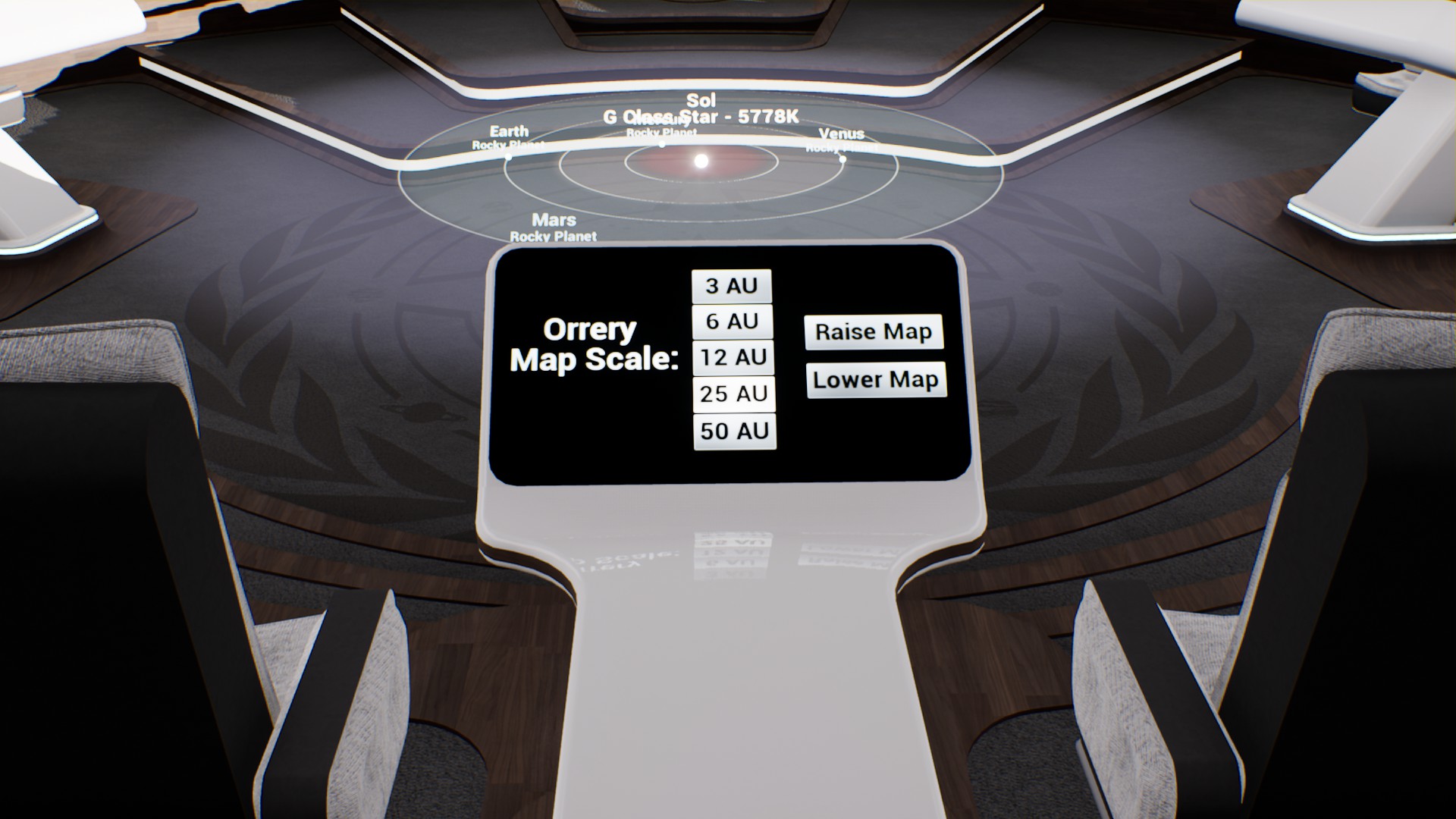Screen dimensions: 1456x819
Task: Switch map scale to 25 AU
Action: (734, 394)
